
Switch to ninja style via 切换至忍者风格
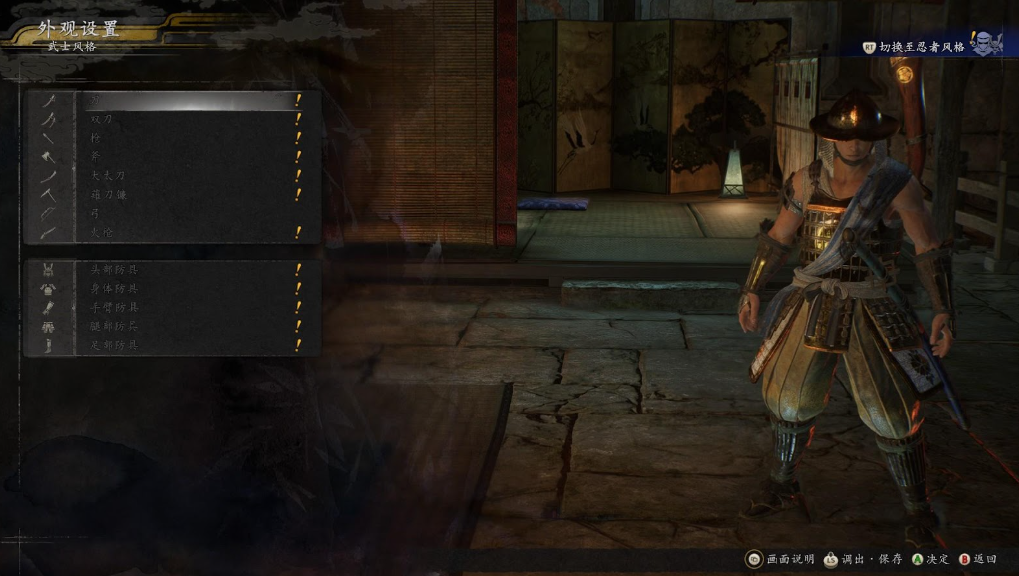coord(921,47)
